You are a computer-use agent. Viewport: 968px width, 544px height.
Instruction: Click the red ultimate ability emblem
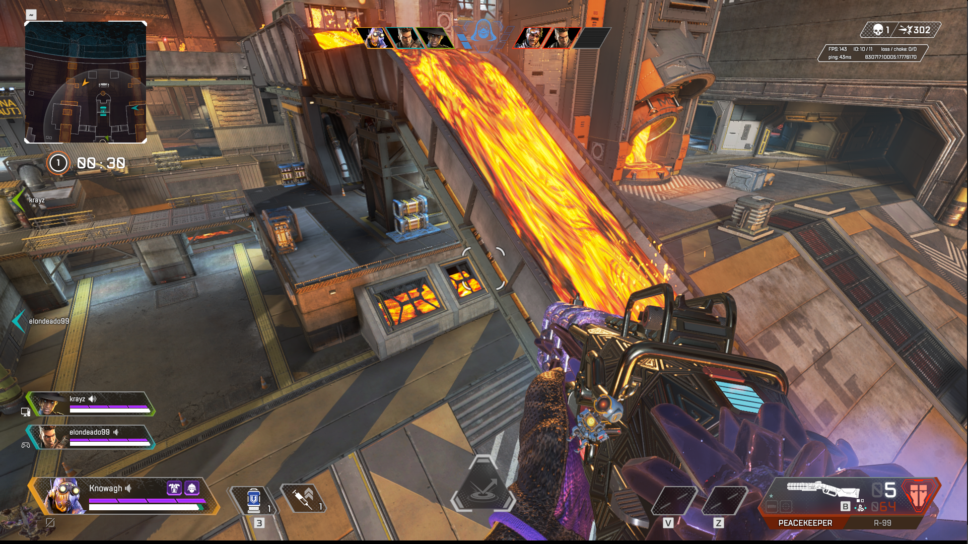(x=918, y=495)
